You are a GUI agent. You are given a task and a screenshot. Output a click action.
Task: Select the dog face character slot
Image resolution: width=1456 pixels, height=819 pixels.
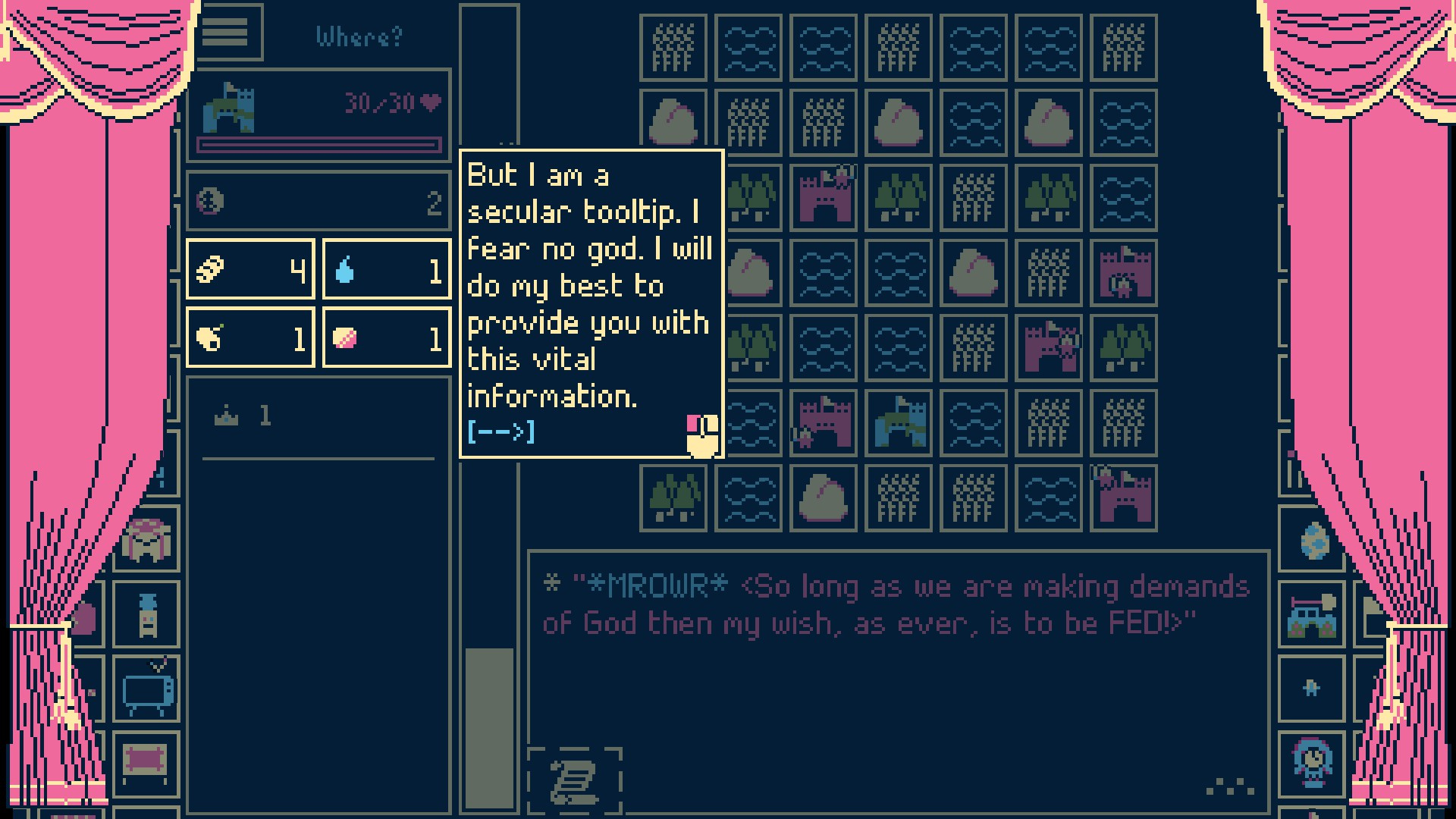[x=147, y=539]
